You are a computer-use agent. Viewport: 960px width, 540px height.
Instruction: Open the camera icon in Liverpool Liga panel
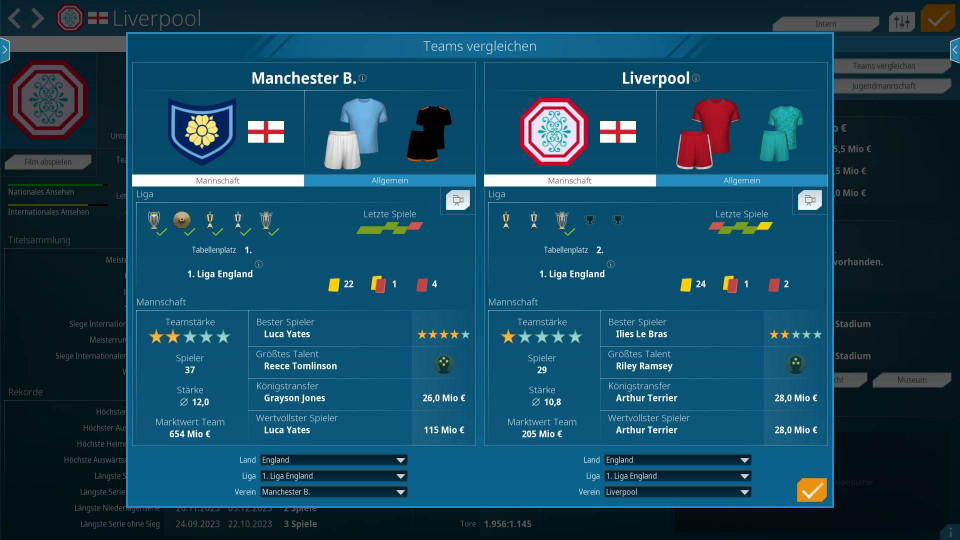810,201
